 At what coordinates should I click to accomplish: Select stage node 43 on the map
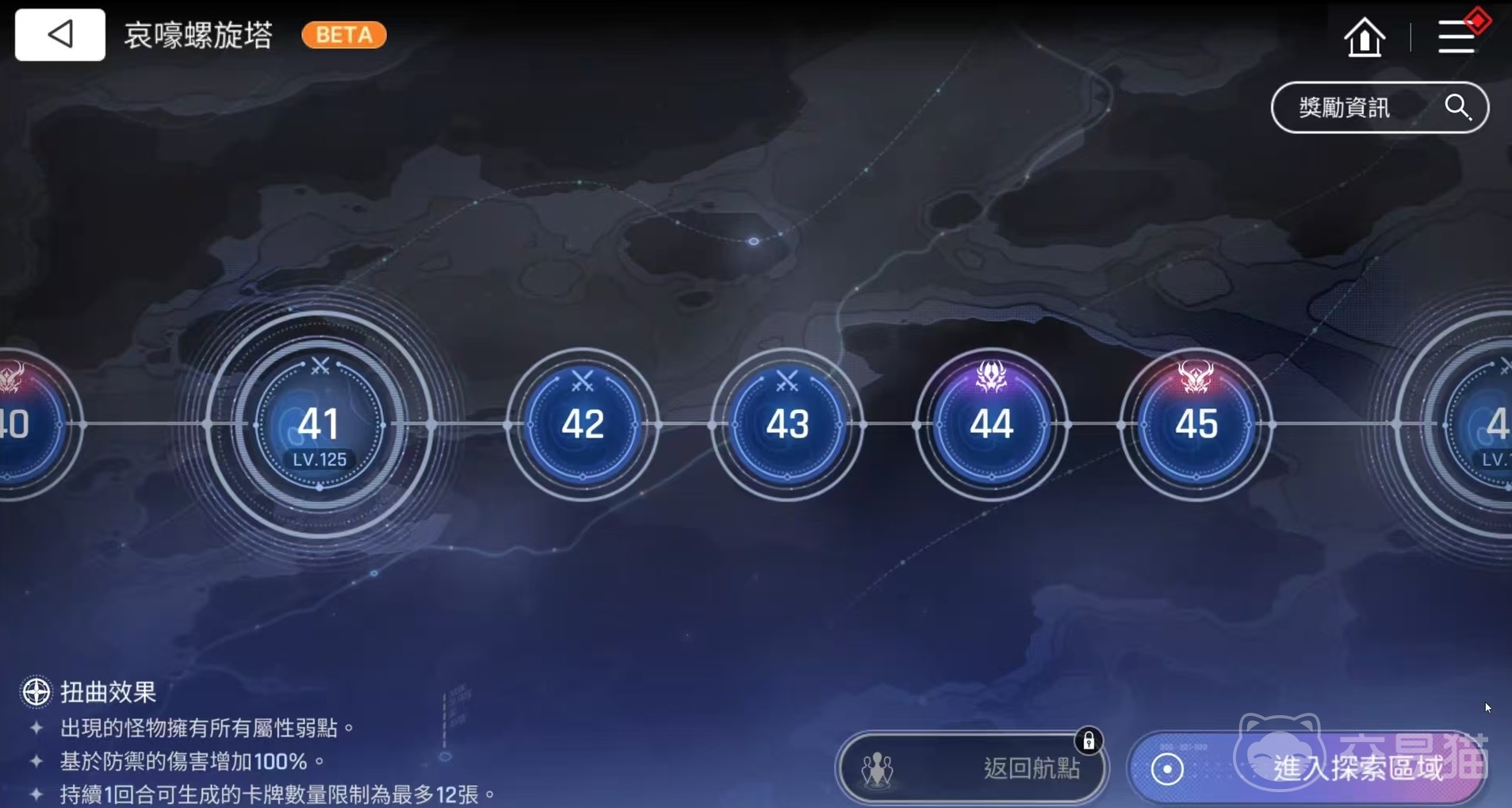786,426
